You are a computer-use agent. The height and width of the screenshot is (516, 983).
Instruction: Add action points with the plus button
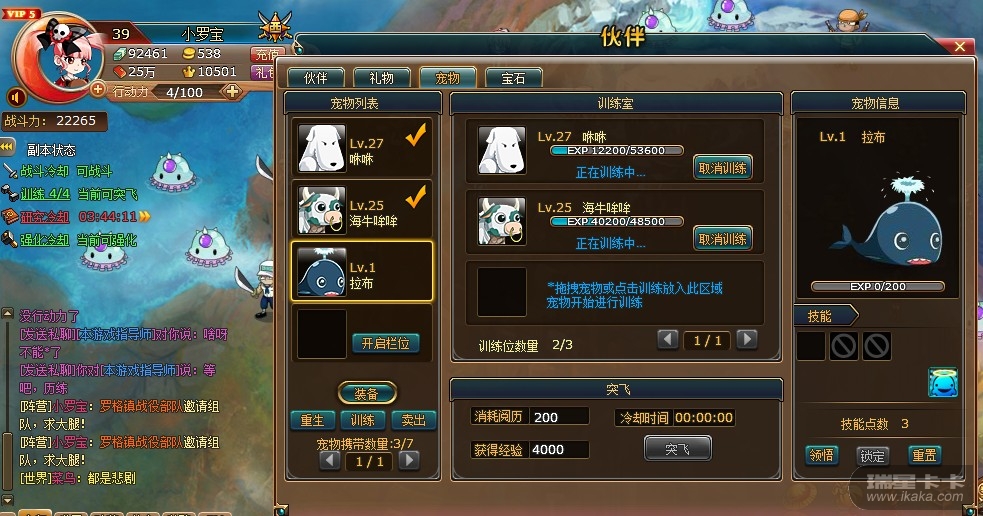(x=232, y=91)
